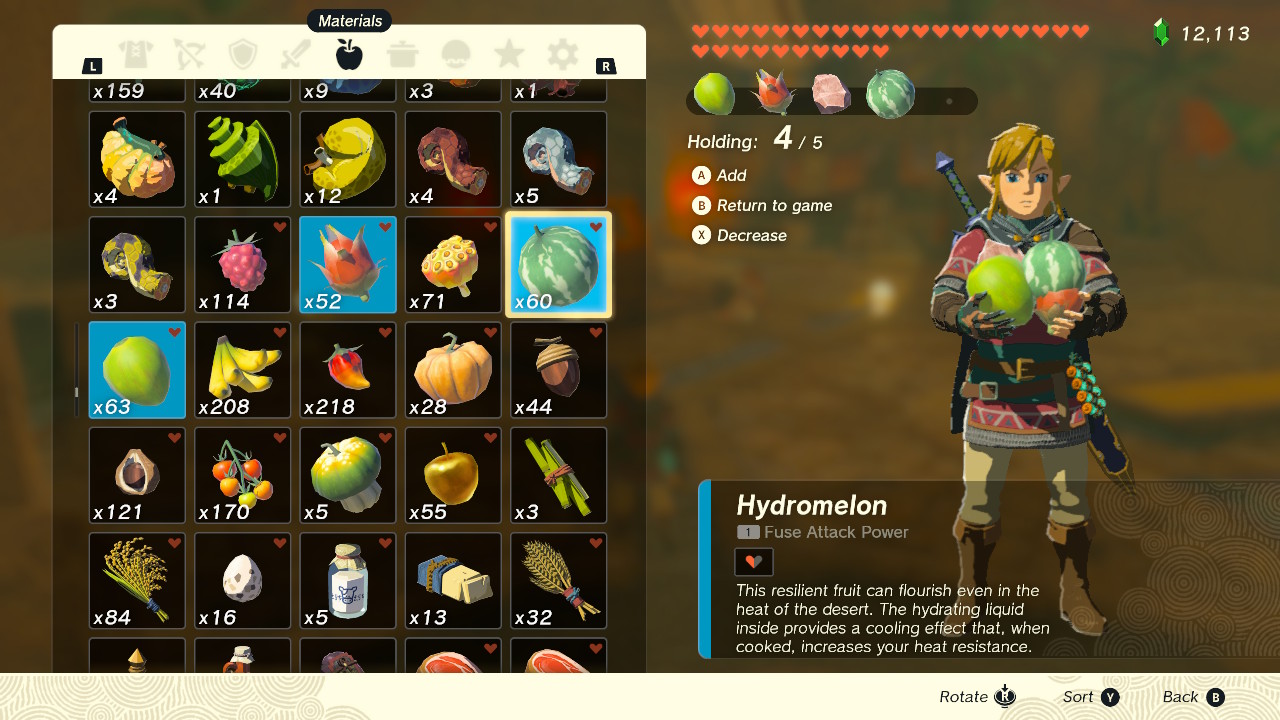The width and height of the screenshot is (1280, 720).
Task: Select the bird egg slot
Action: pyautogui.click(x=243, y=581)
